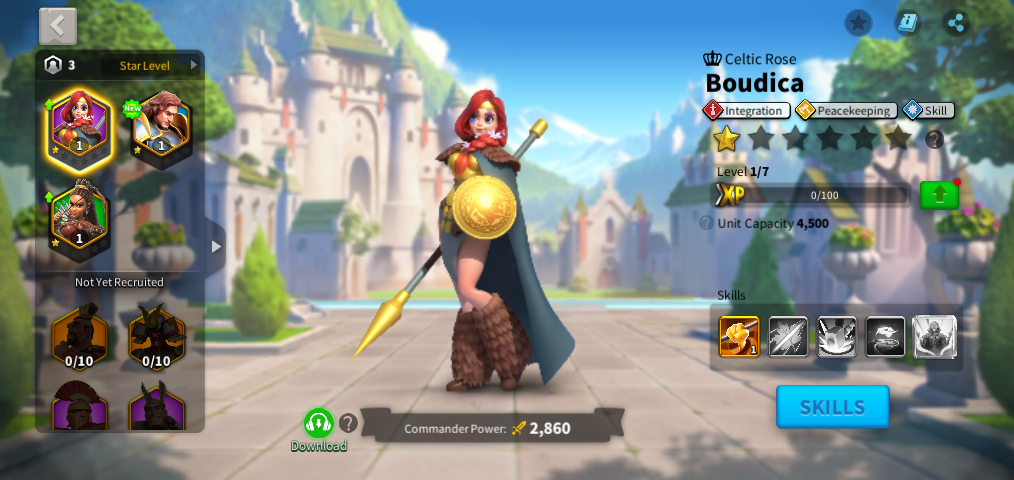The width and height of the screenshot is (1014, 480).
Task: View the sword slash second skill
Action: (x=788, y=337)
